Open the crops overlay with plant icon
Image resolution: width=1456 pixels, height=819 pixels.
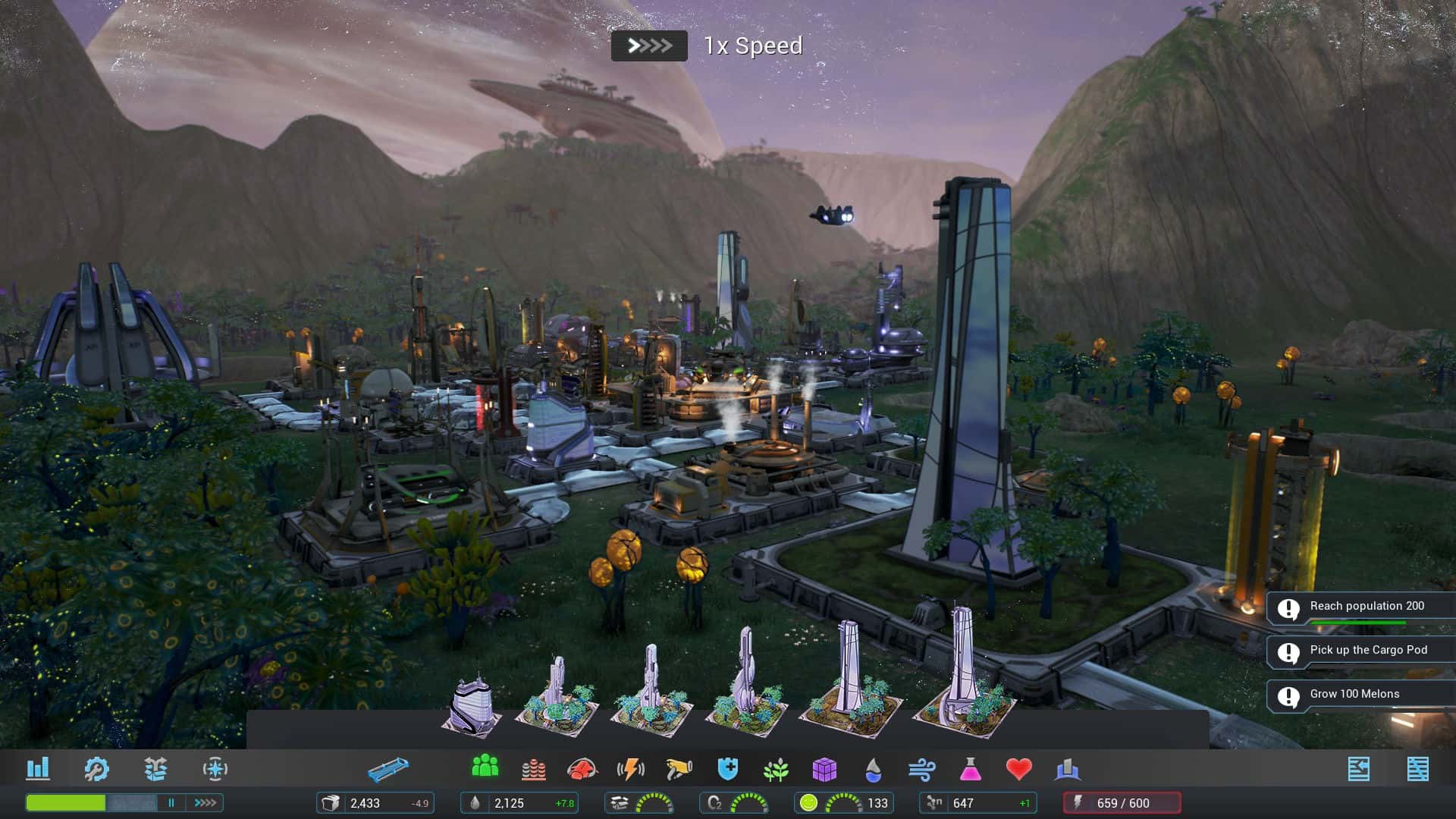click(777, 768)
